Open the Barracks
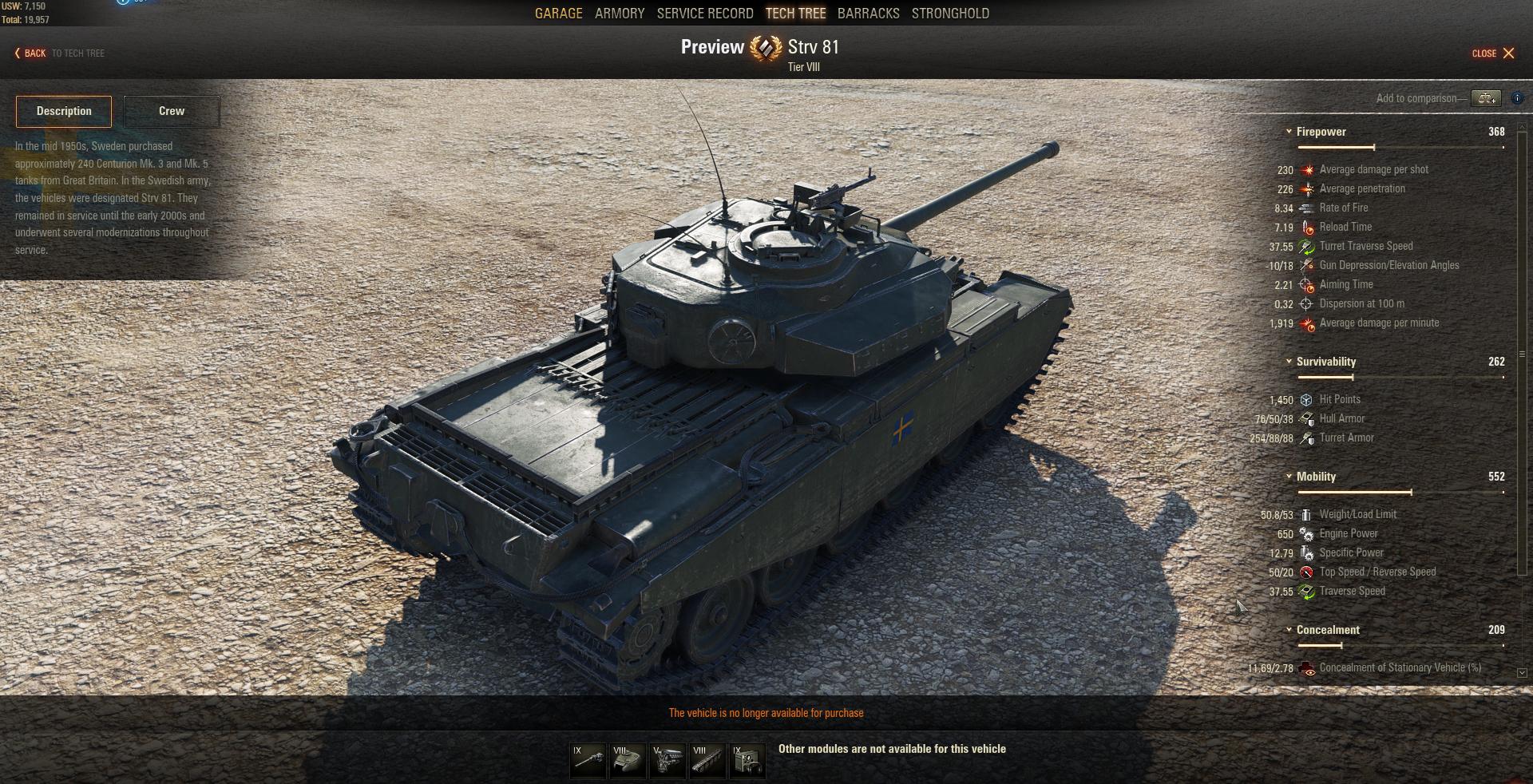This screenshot has height=784, width=1533. 868,14
